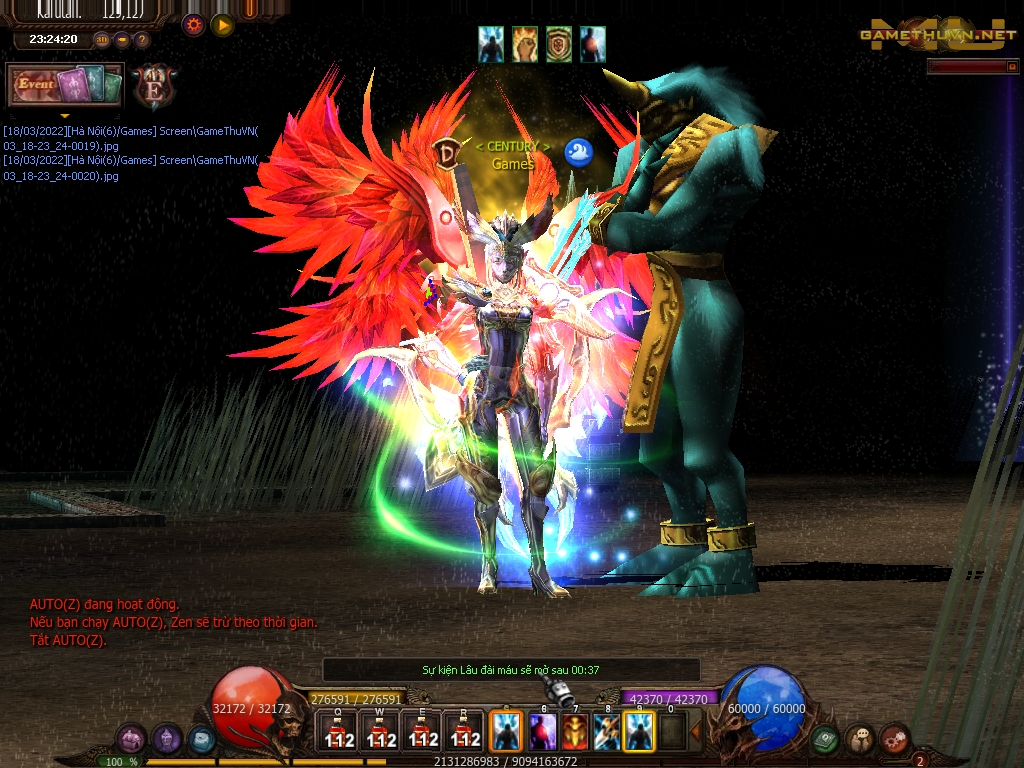Select the empty skill slot numbered 0
Viewport: 1024px width, 768px height.
tap(673, 732)
